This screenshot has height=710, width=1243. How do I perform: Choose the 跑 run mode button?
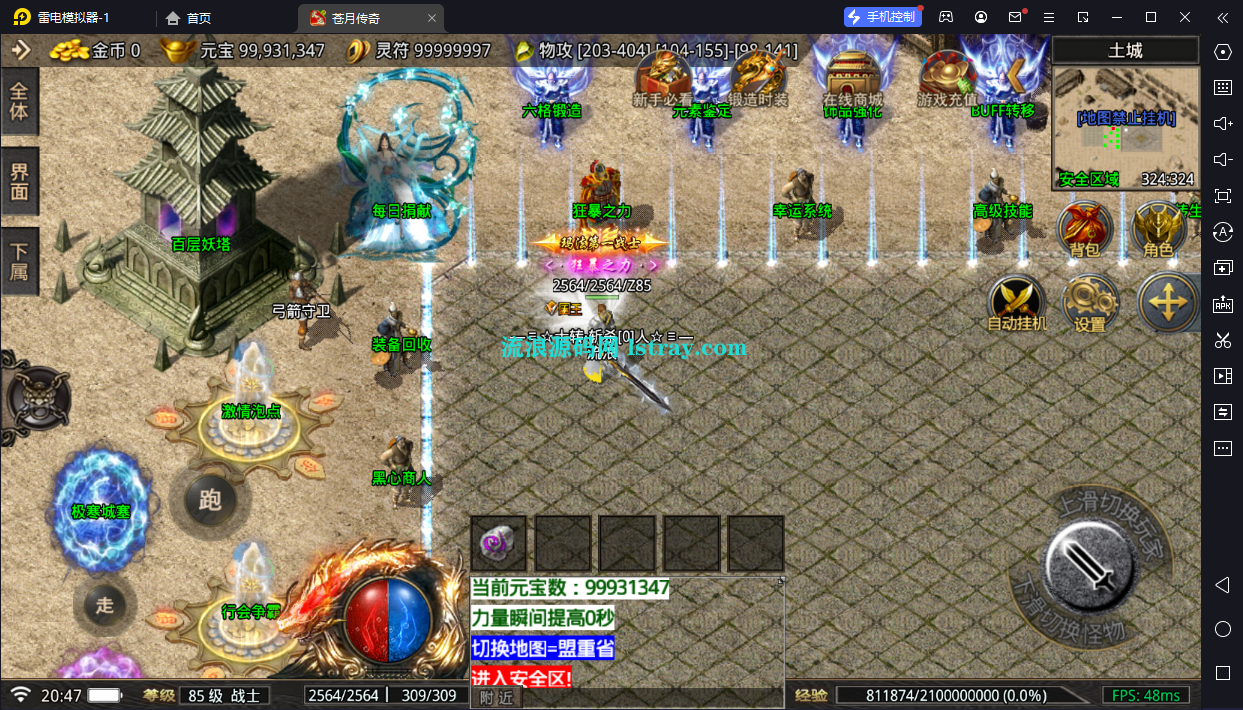click(209, 499)
